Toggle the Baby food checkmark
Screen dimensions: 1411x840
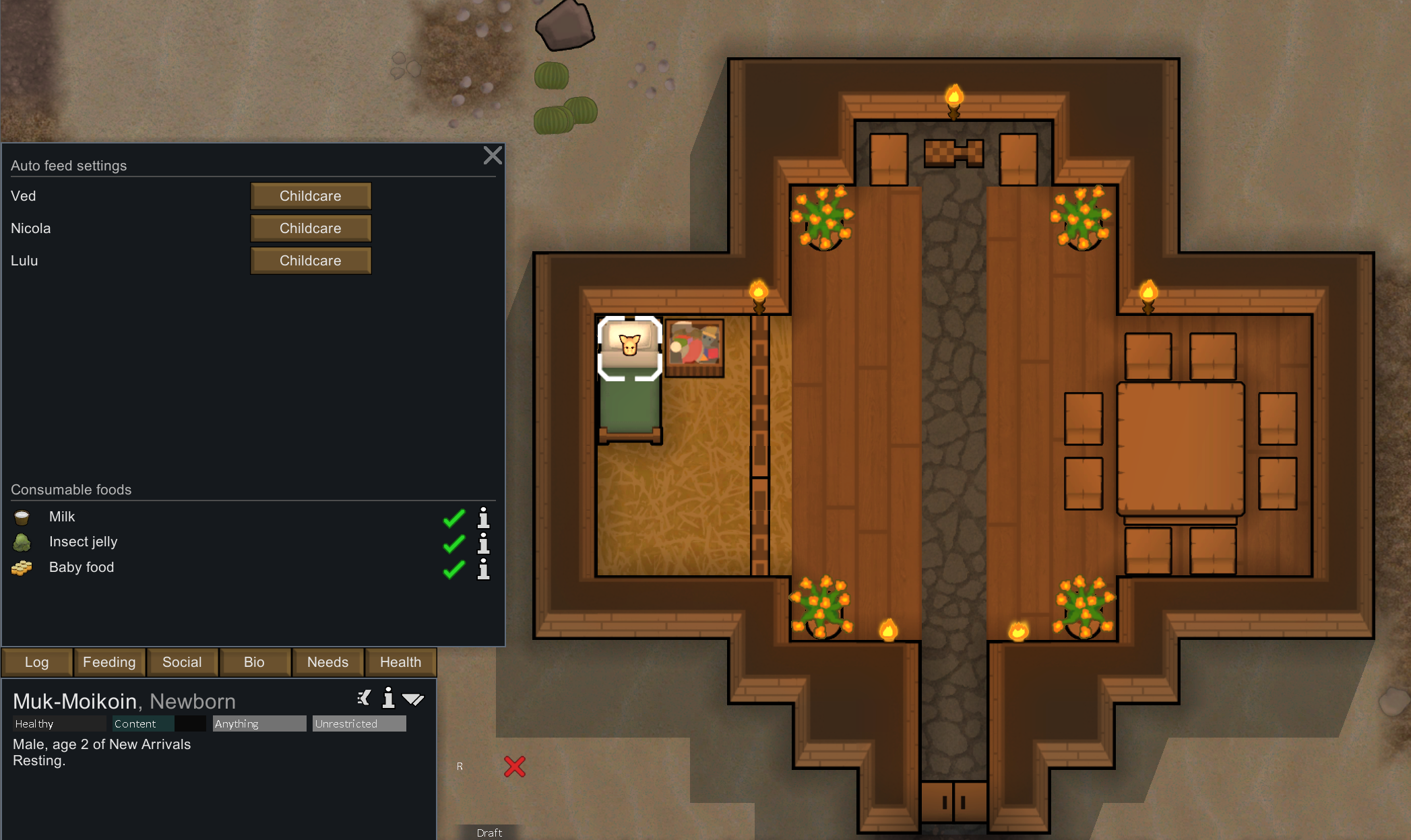point(454,569)
